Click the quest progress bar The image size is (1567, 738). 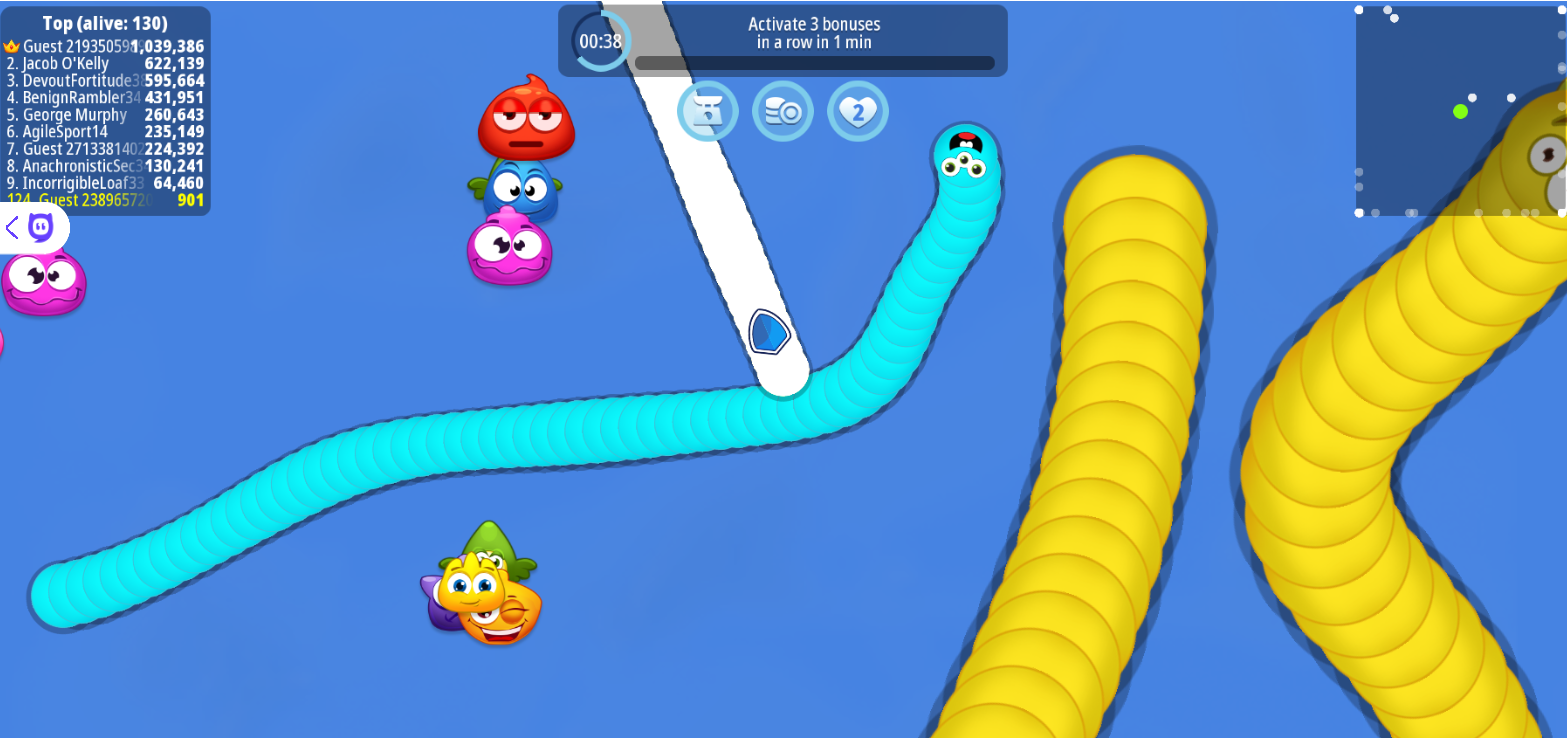coord(815,62)
